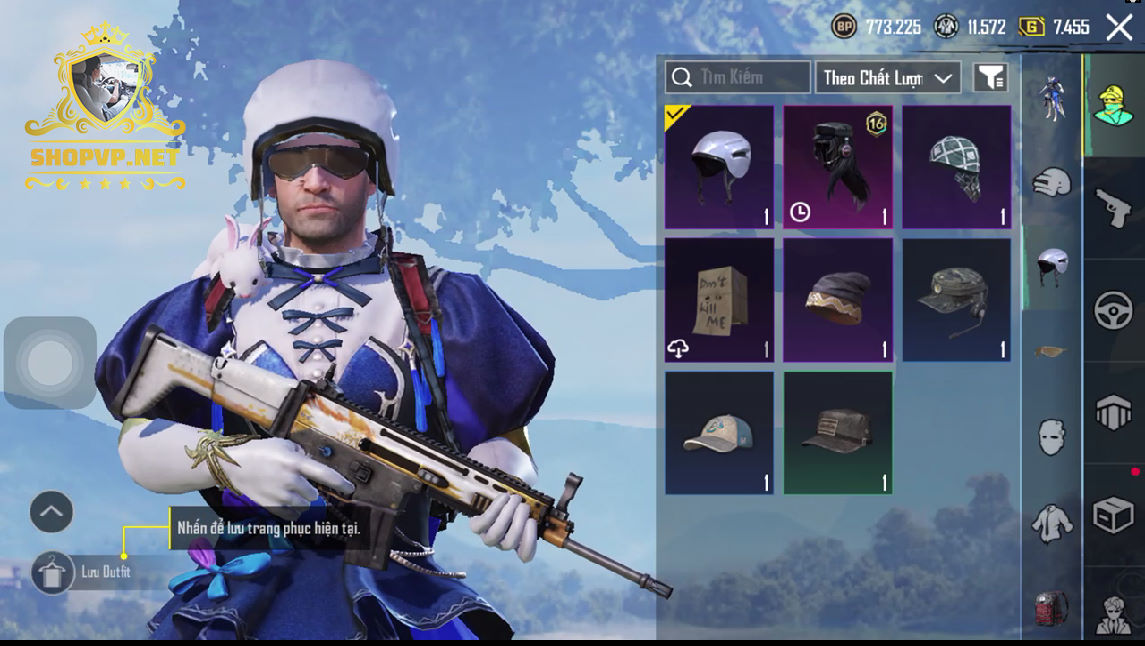Image resolution: width=1145 pixels, height=646 pixels.
Task: Choose the black hooded mask item
Action: coord(838,167)
